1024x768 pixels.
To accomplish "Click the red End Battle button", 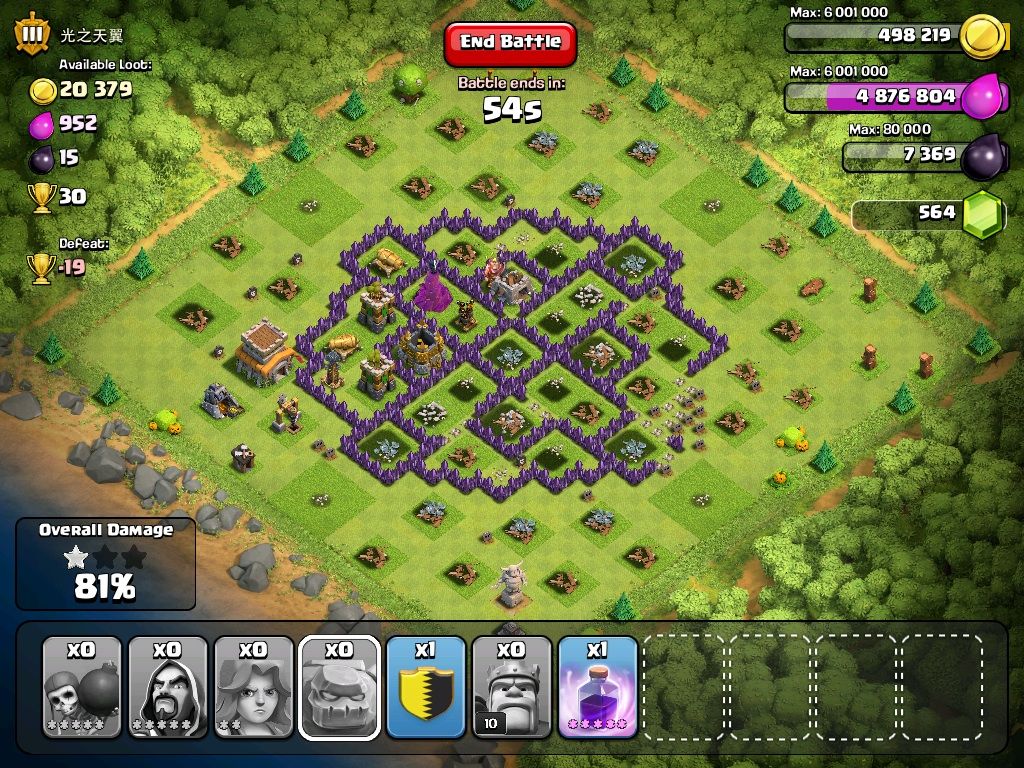I will pyautogui.click(x=510, y=42).
